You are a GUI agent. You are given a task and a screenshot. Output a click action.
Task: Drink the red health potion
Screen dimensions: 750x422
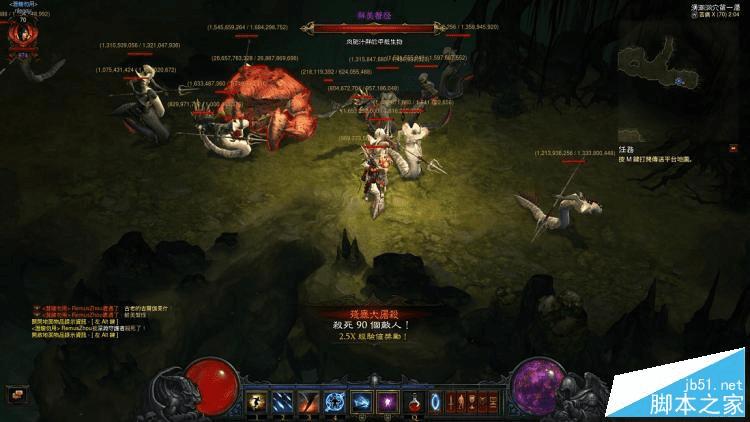413,401
